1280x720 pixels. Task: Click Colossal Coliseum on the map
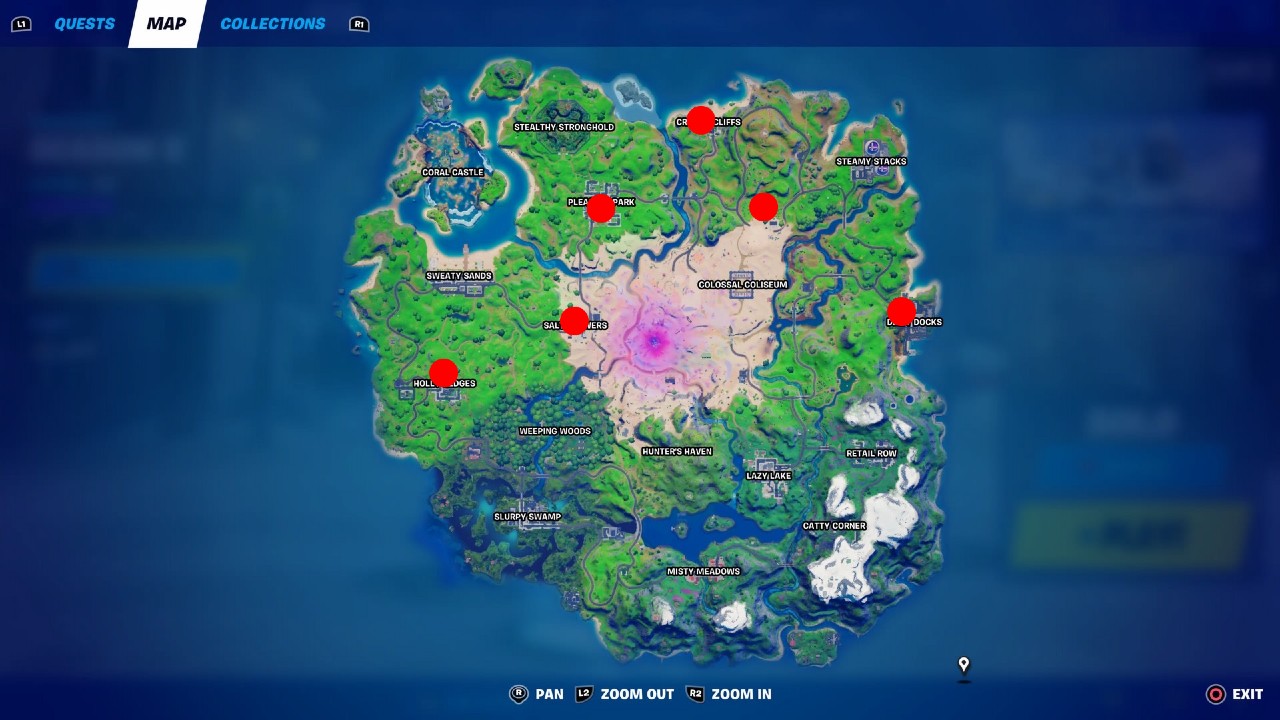click(745, 284)
